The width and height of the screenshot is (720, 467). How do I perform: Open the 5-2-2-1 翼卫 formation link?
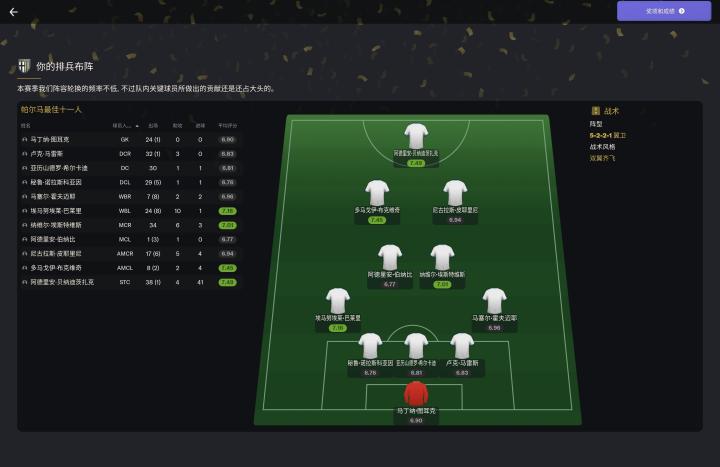(608, 135)
